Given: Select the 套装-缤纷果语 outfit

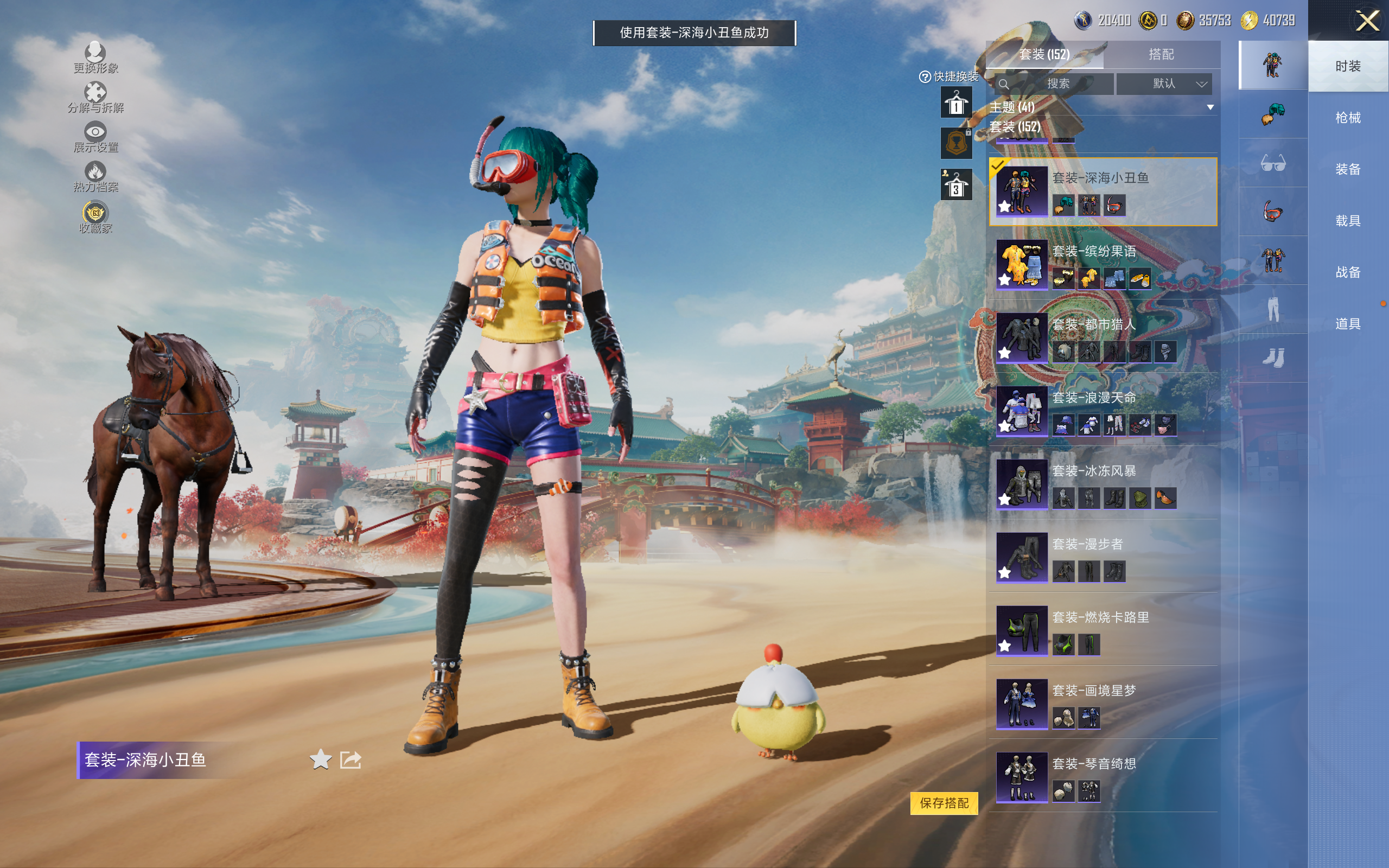Looking at the screenshot, I should point(1102,265).
